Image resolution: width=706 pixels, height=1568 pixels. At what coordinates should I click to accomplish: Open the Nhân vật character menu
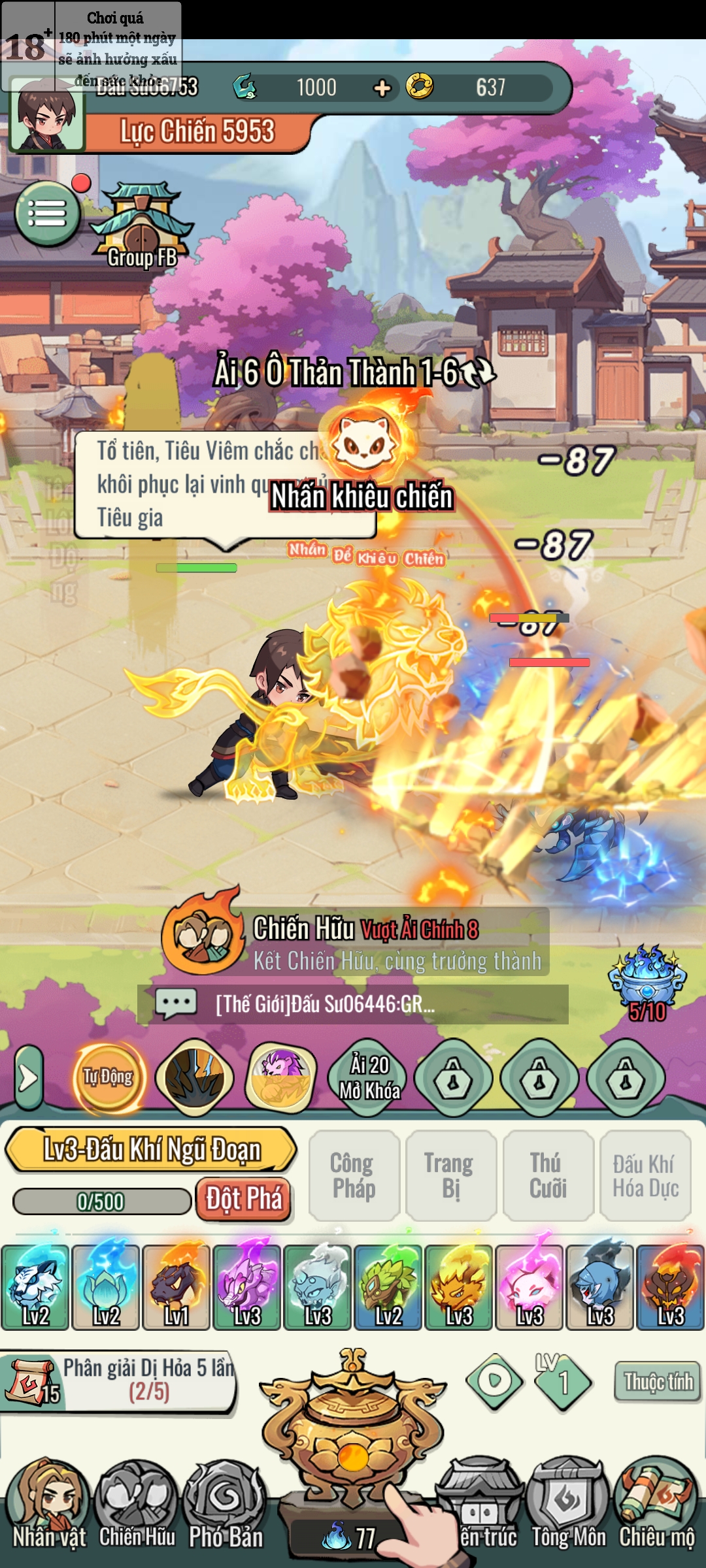[49, 1509]
